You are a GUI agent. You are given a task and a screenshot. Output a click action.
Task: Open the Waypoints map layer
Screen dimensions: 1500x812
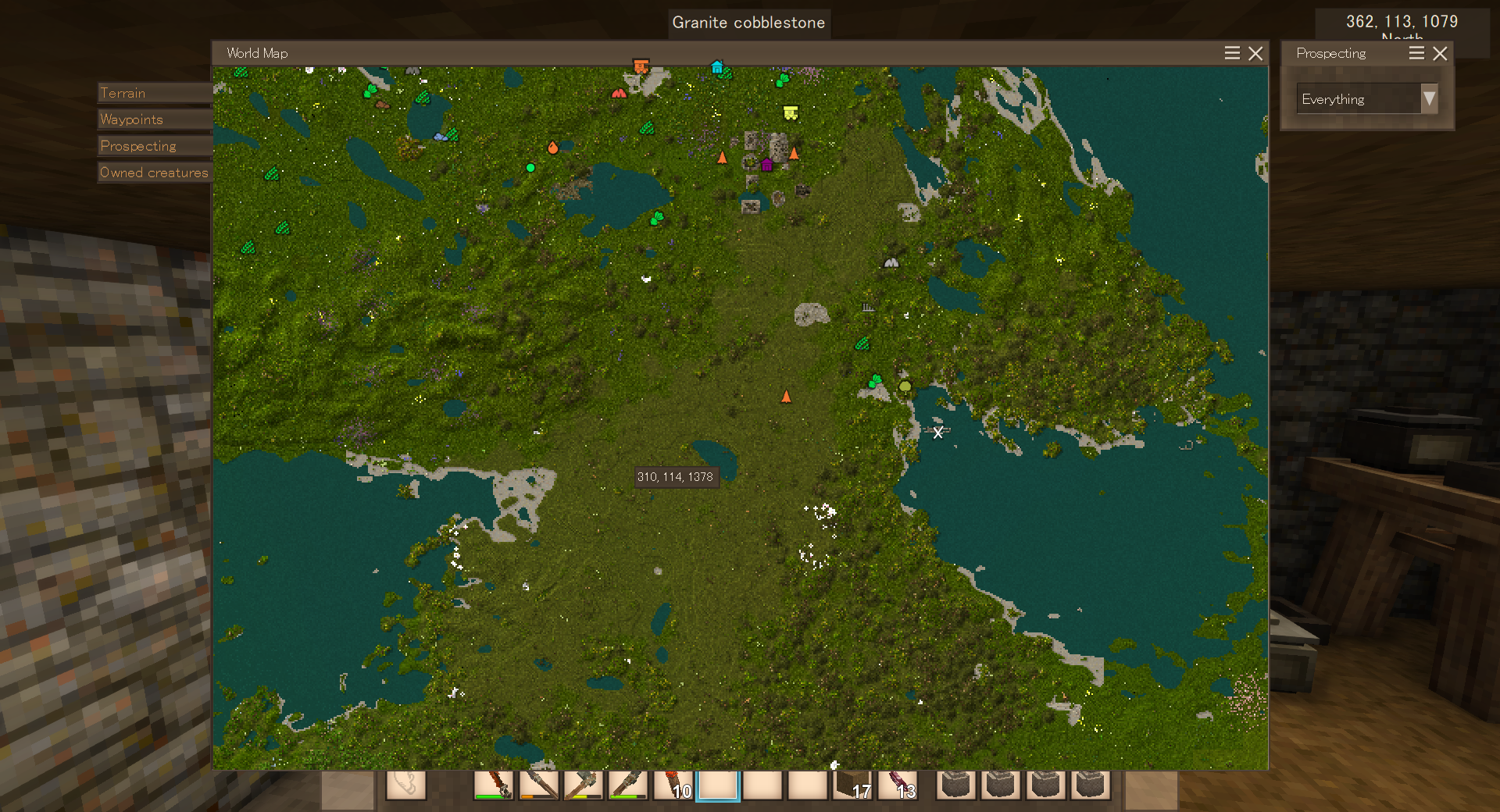click(155, 119)
